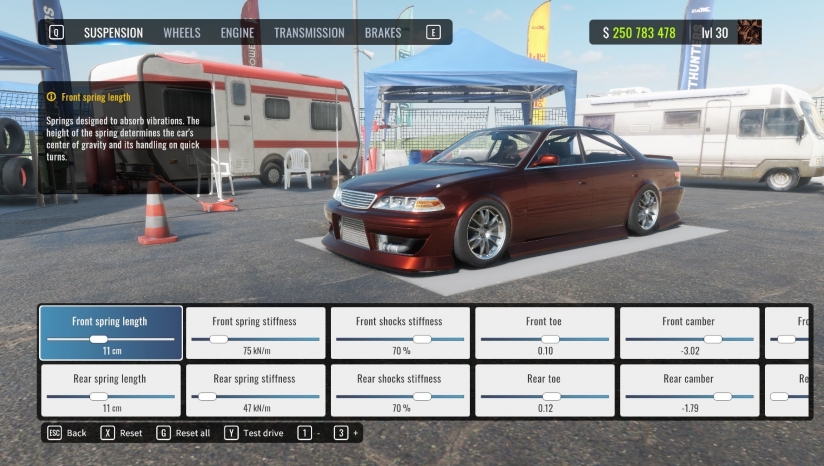Screen dimensions: 824x466
Task: Switch to the Wheels tab
Action: point(182,33)
